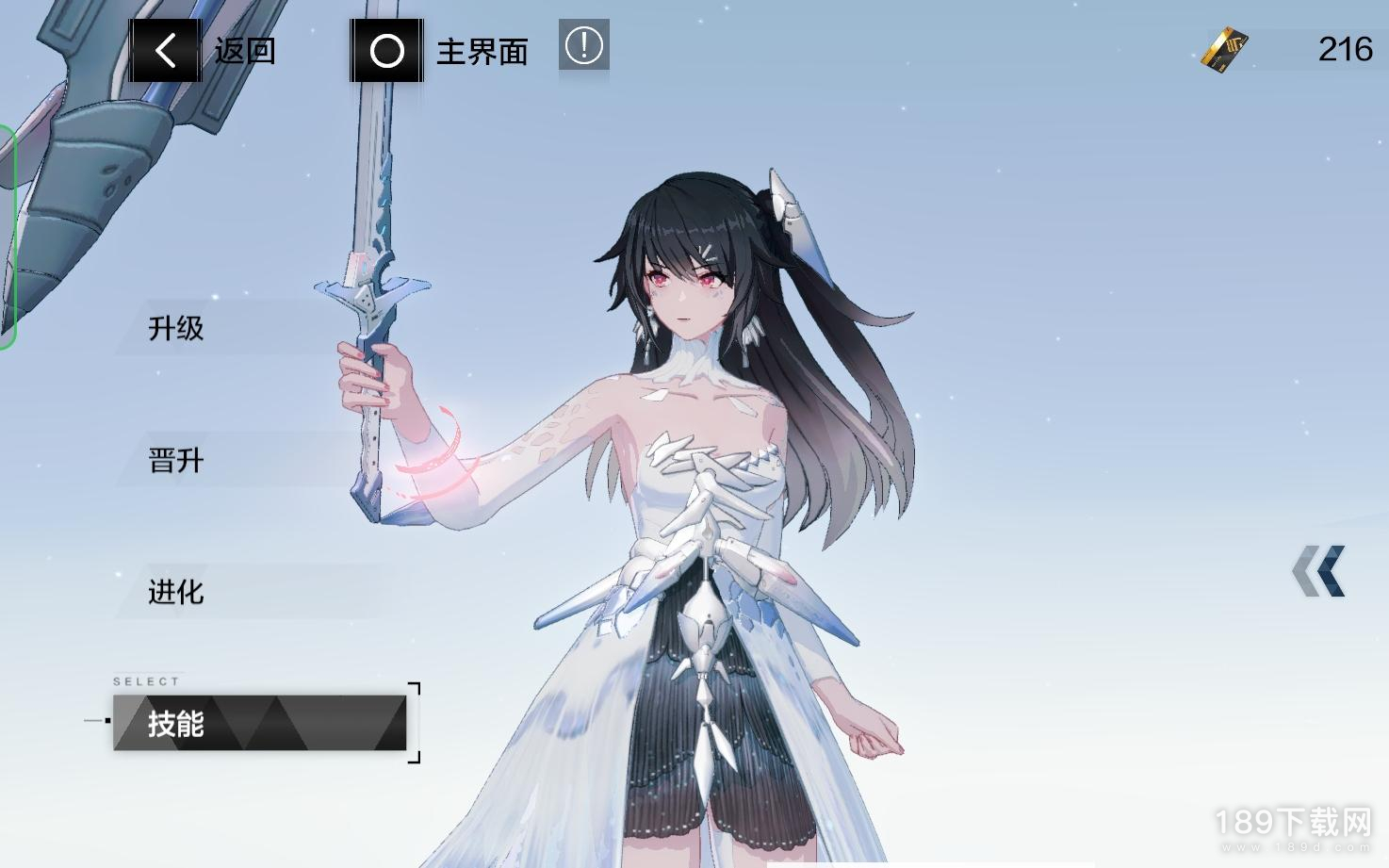Open the exclamation mark info icon

584,45
